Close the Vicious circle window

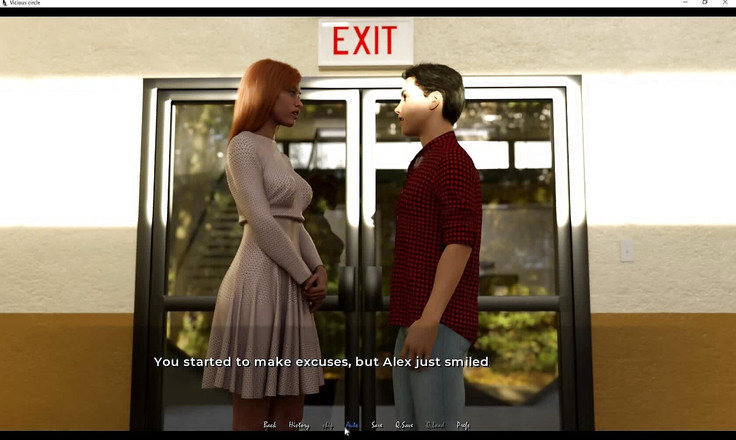725,3
